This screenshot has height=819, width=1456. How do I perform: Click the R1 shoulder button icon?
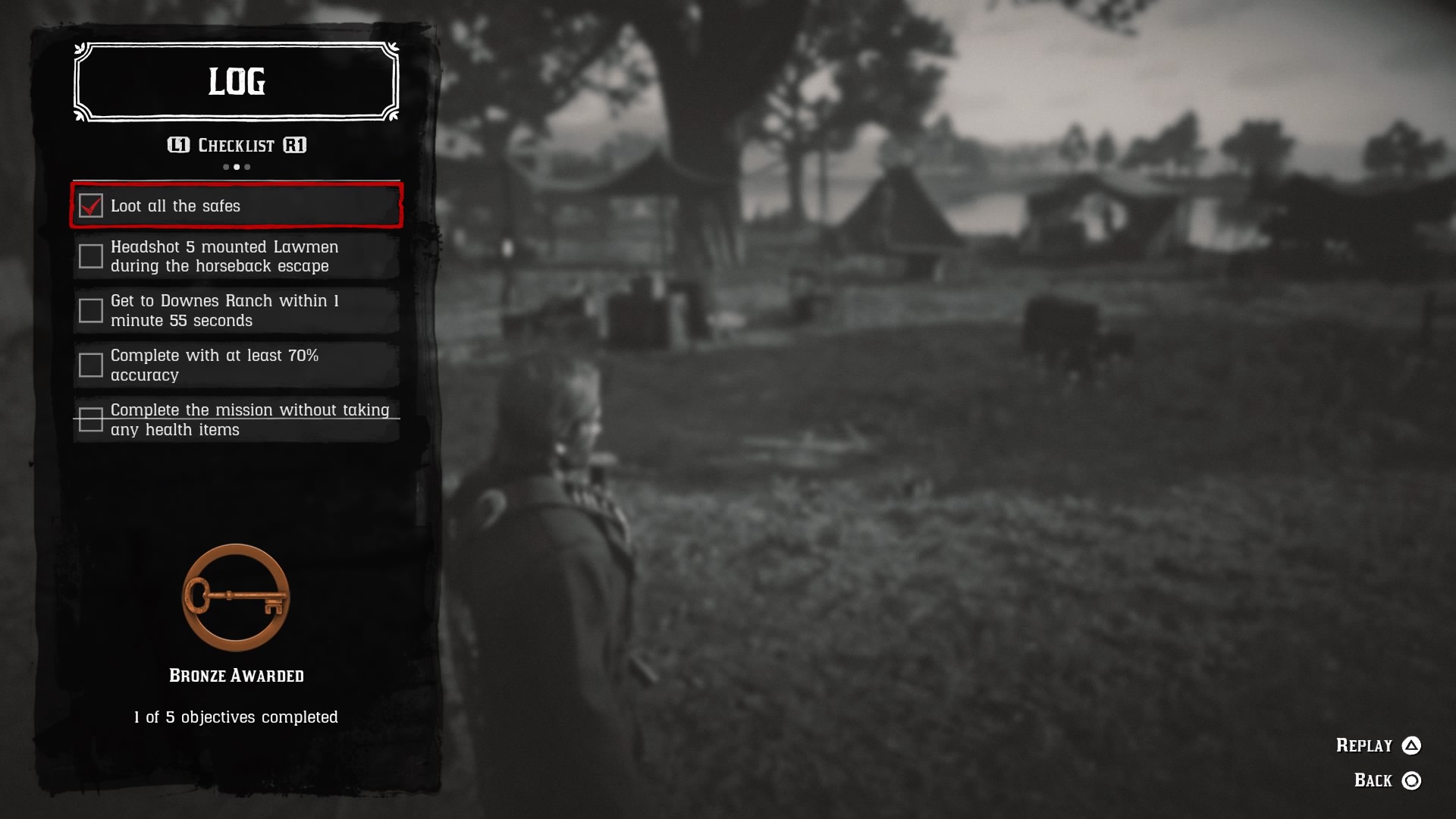pyautogui.click(x=296, y=146)
